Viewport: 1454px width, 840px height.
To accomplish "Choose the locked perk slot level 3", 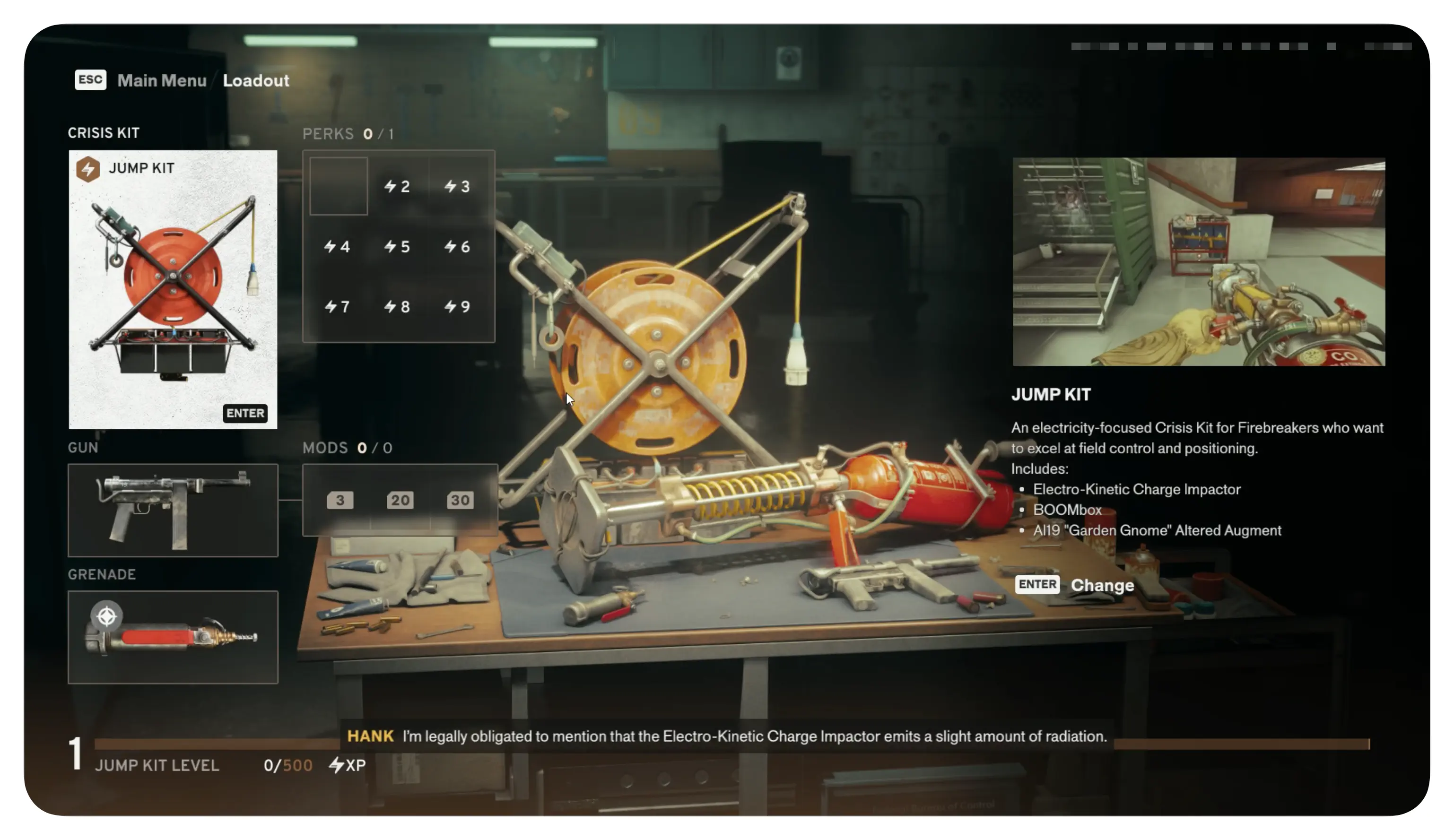I will point(458,186).
